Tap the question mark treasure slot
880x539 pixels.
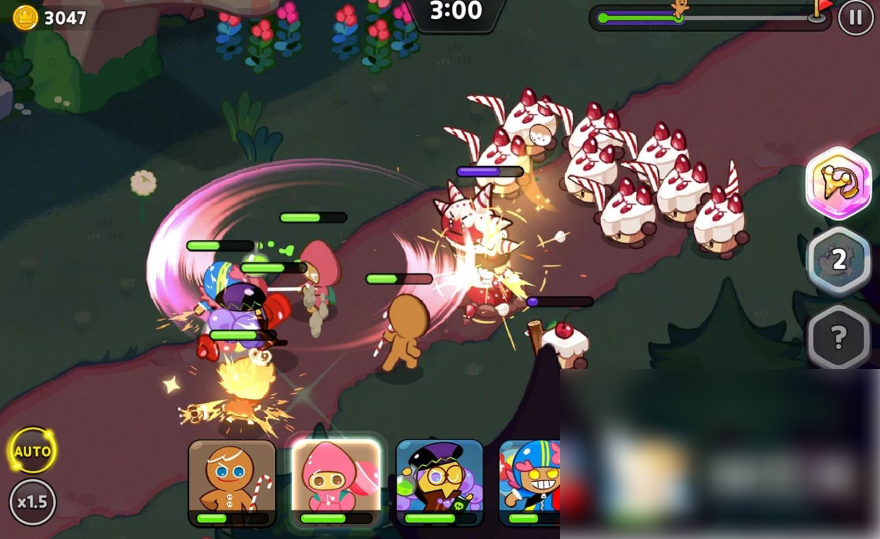tap(838, 338)
